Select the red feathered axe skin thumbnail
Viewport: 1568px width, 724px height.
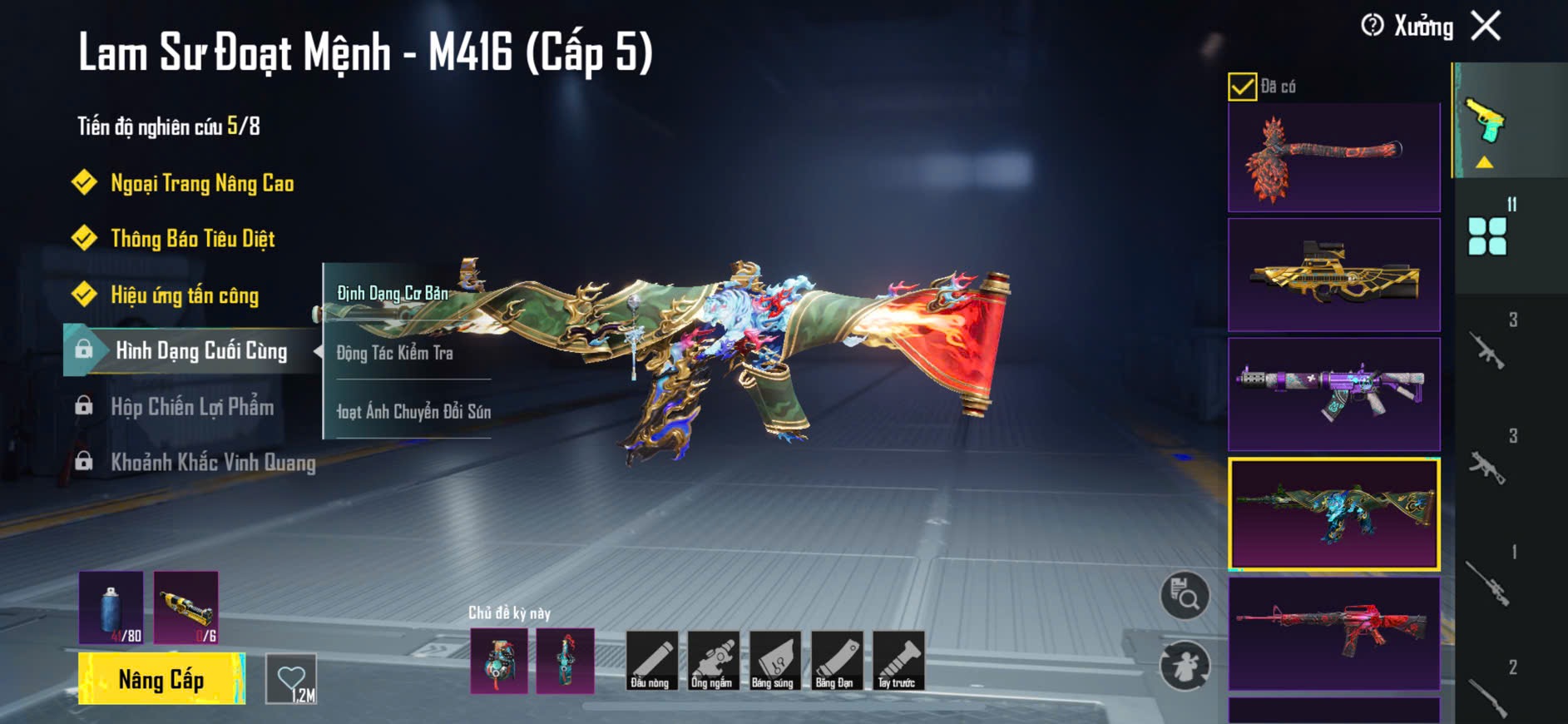pos(1333,157)
